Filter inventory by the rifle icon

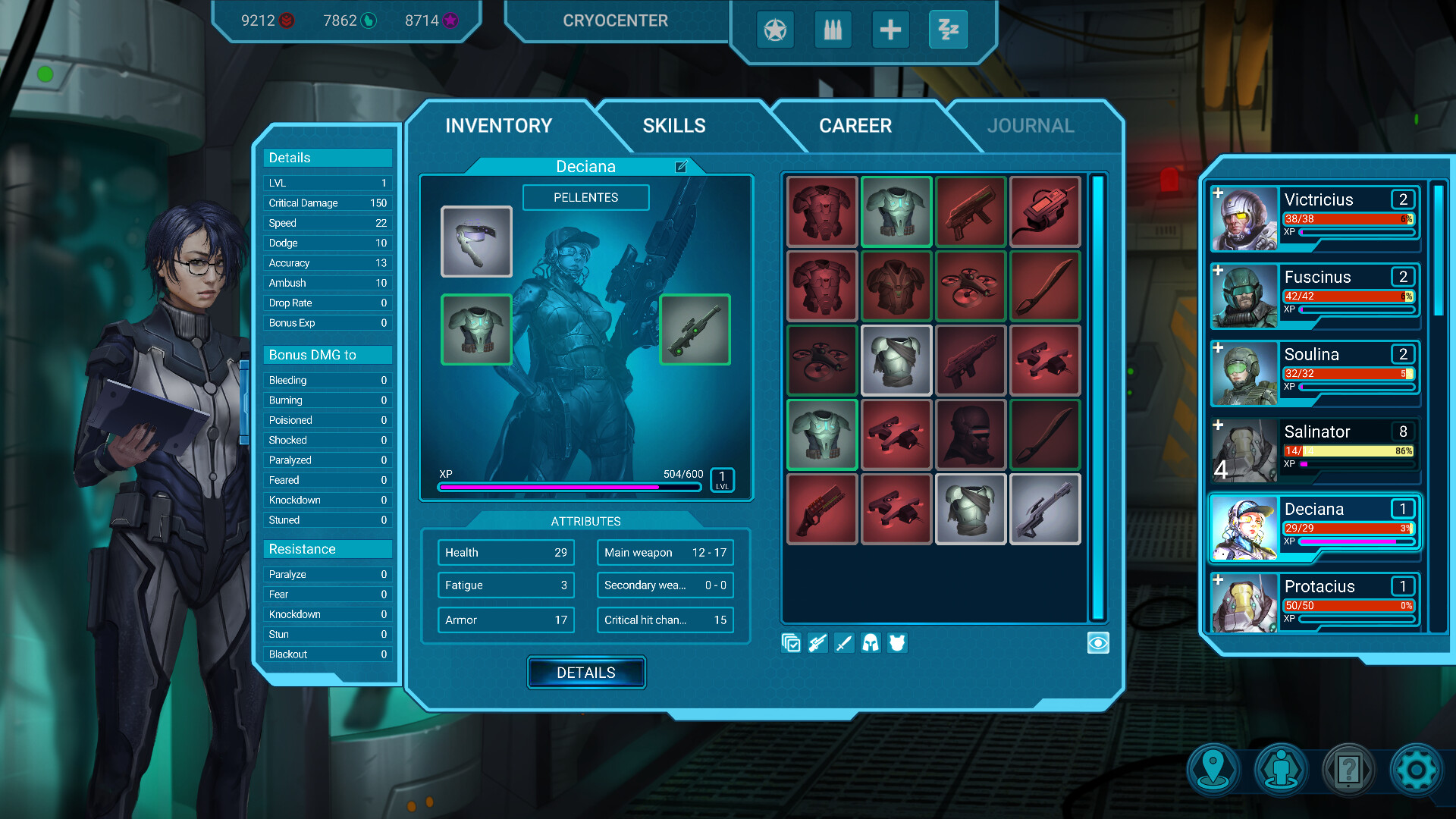click(x=817, y=643)
